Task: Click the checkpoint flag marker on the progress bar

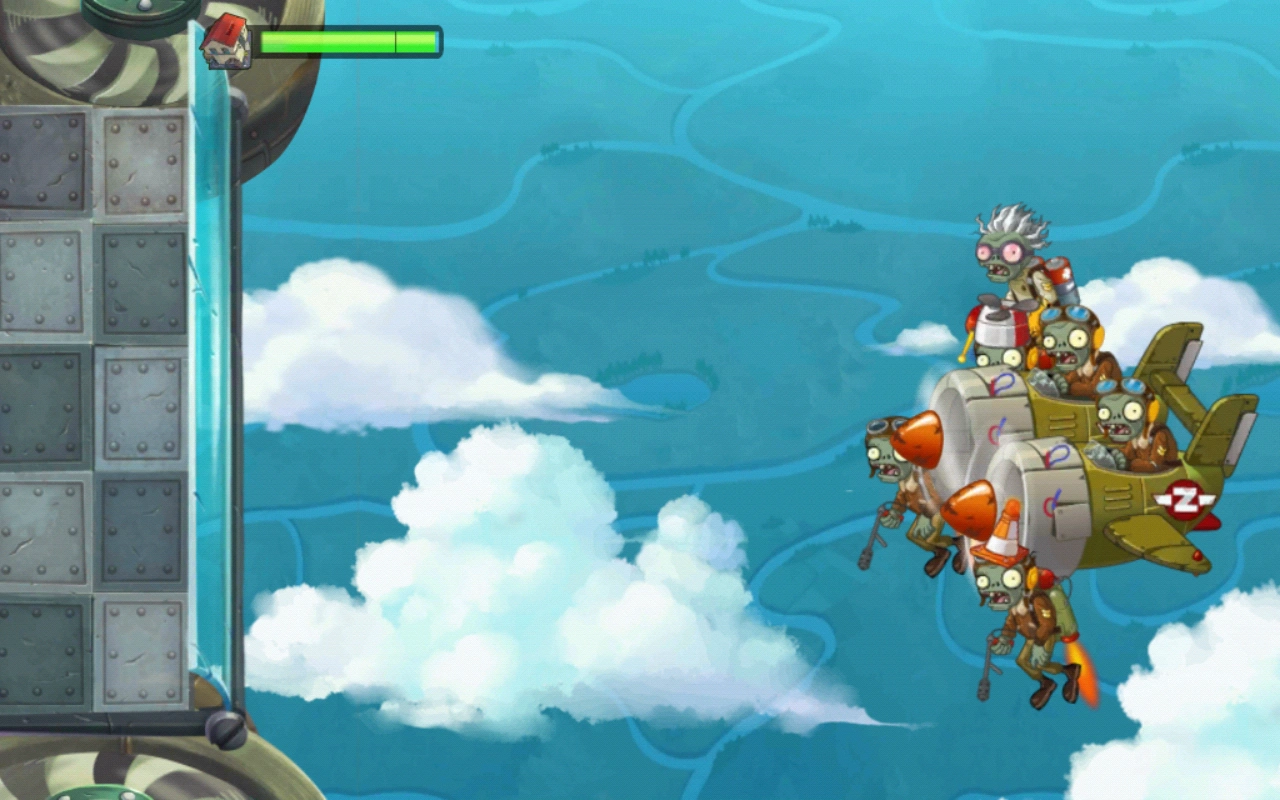Action: tap(395, 40)
